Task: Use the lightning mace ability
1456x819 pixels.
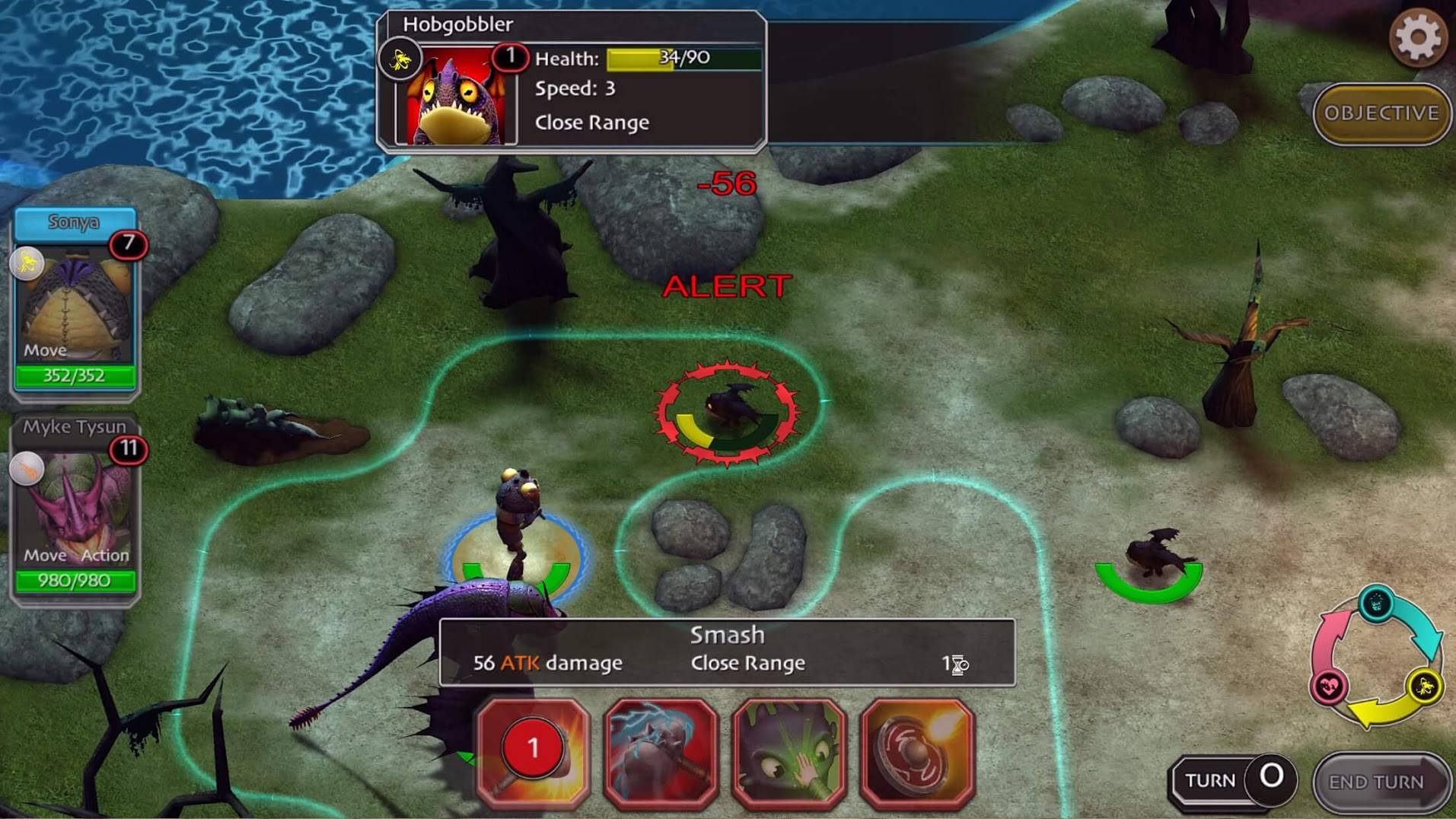Action: [661, 750]
